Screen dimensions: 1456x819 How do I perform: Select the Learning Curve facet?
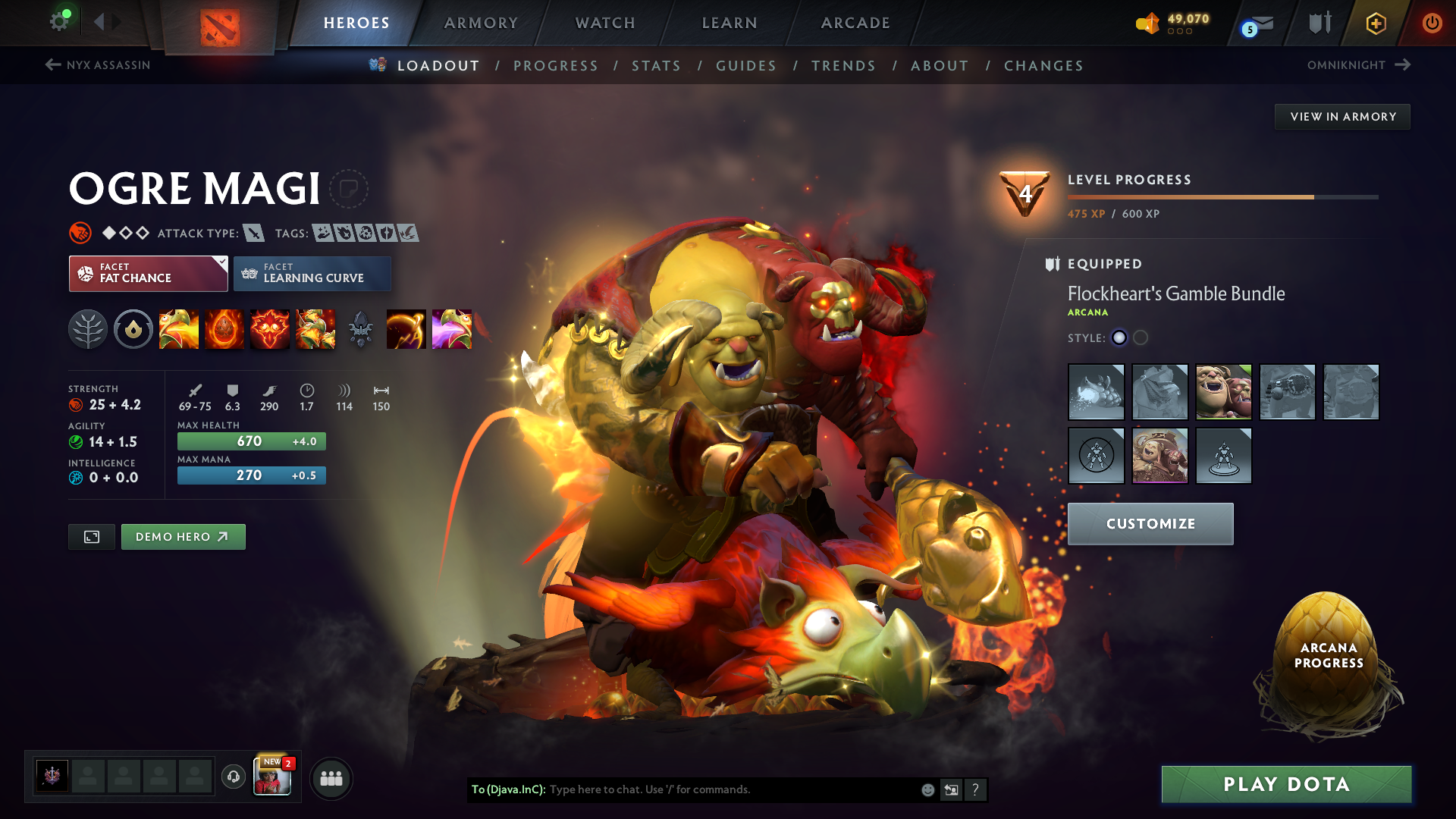click(312, 274)
